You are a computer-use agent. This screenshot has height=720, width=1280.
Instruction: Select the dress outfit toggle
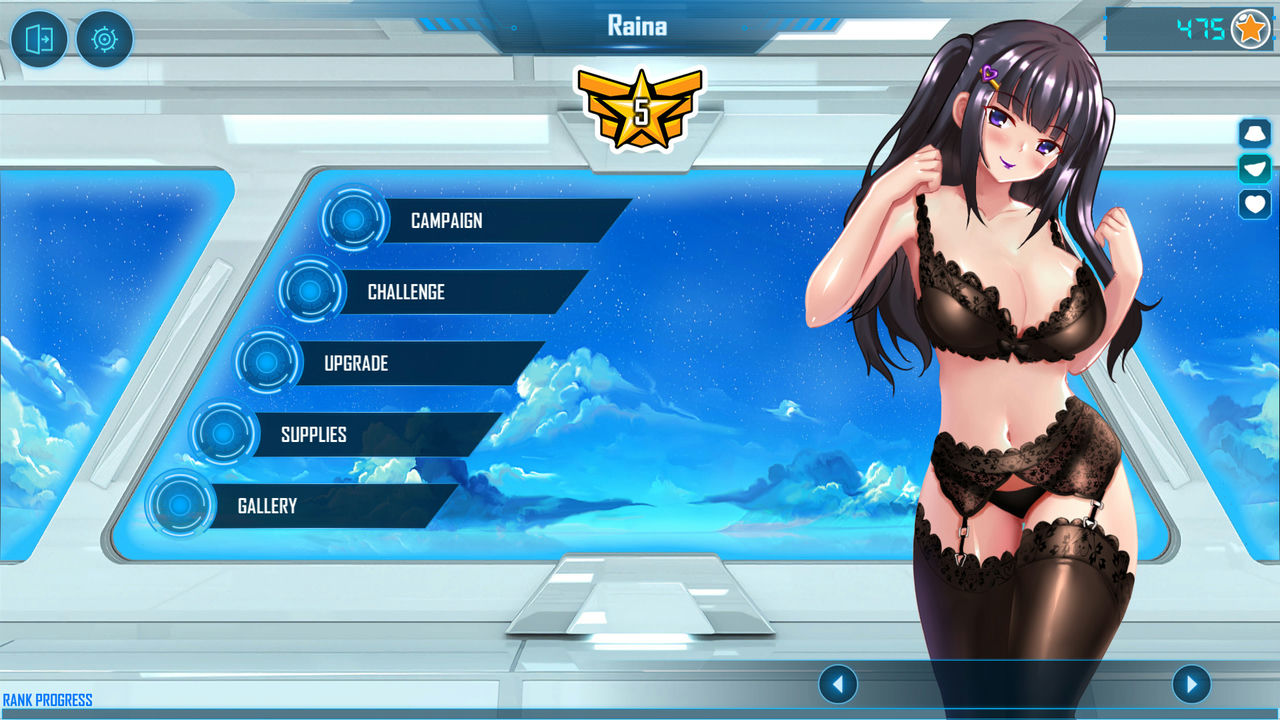[1254, 132]
